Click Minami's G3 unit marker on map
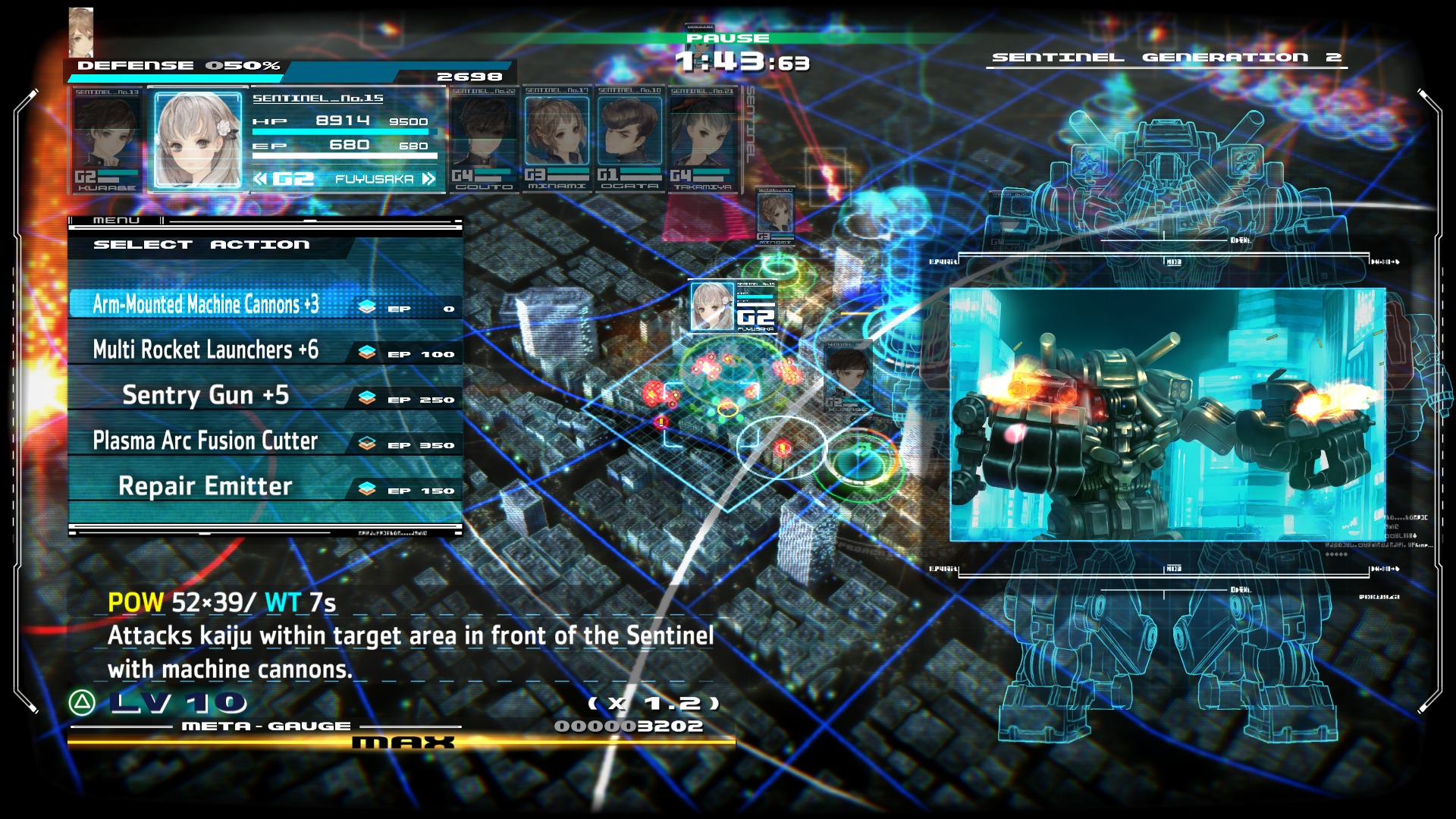Screen dimensions: 1456x819 [775, 215]
